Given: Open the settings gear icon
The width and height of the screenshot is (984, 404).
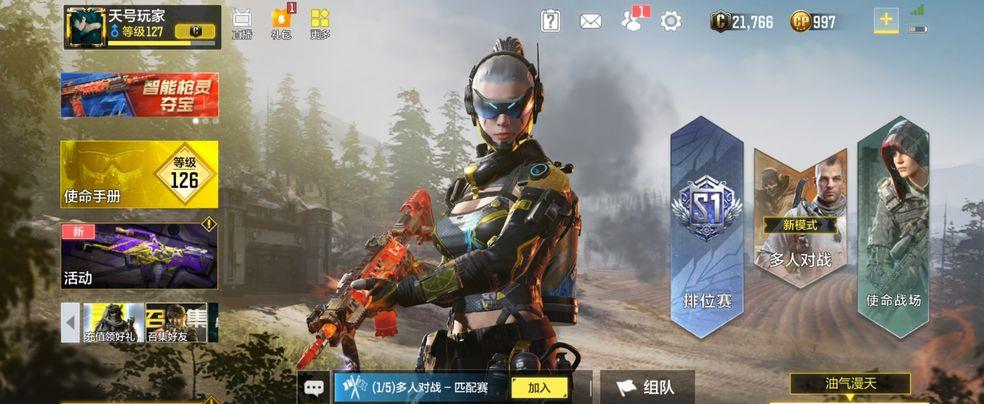Looking at the screenshot, I should click(x=671, y=21).
